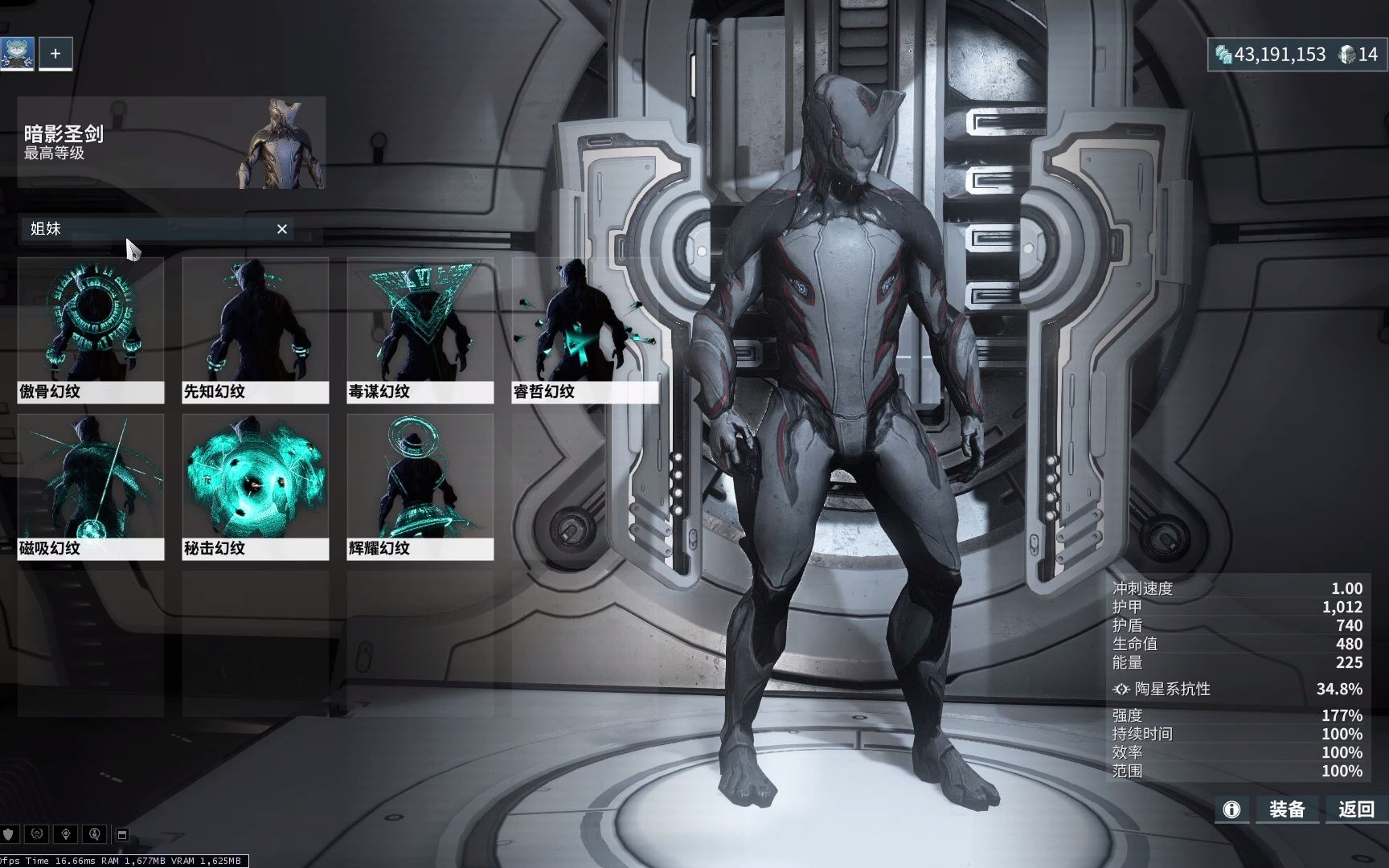Select the 睿哲幻纹 aura tile
The image size is (1389, 868).
point(584,330)
